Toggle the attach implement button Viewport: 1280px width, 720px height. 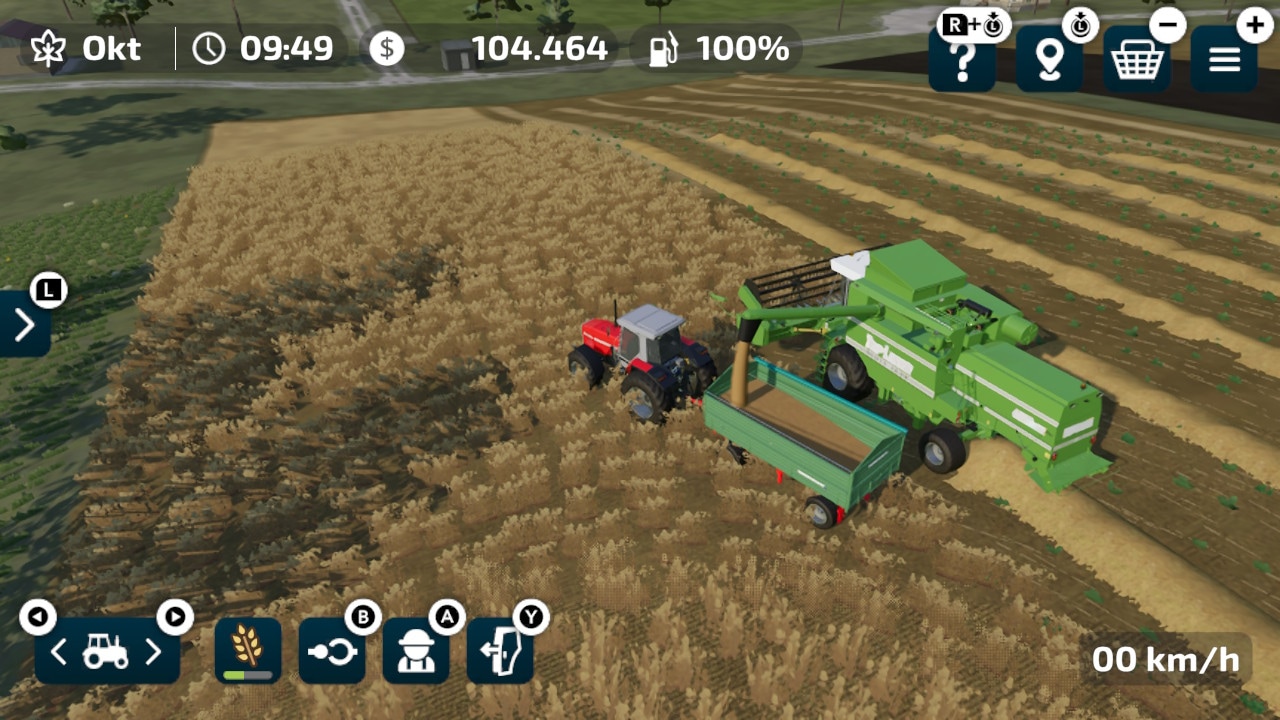click(x=332, y=652)
